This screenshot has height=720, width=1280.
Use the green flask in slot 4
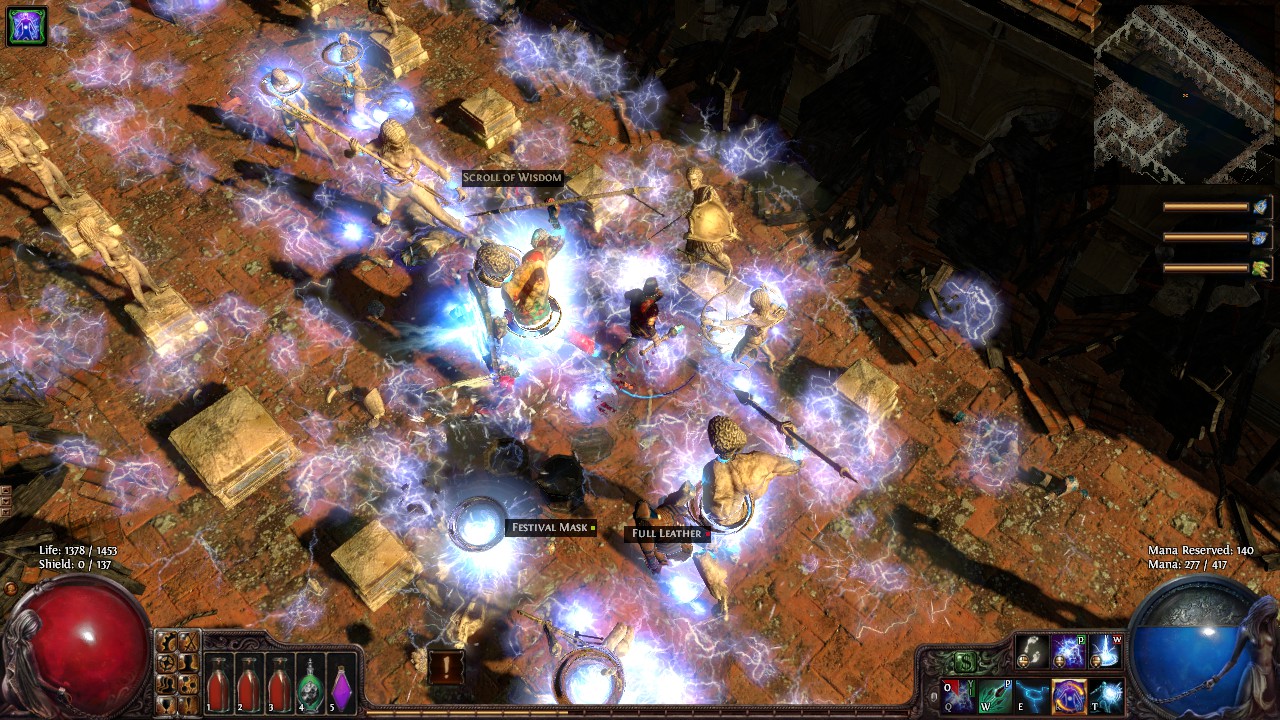pos(311,687)
